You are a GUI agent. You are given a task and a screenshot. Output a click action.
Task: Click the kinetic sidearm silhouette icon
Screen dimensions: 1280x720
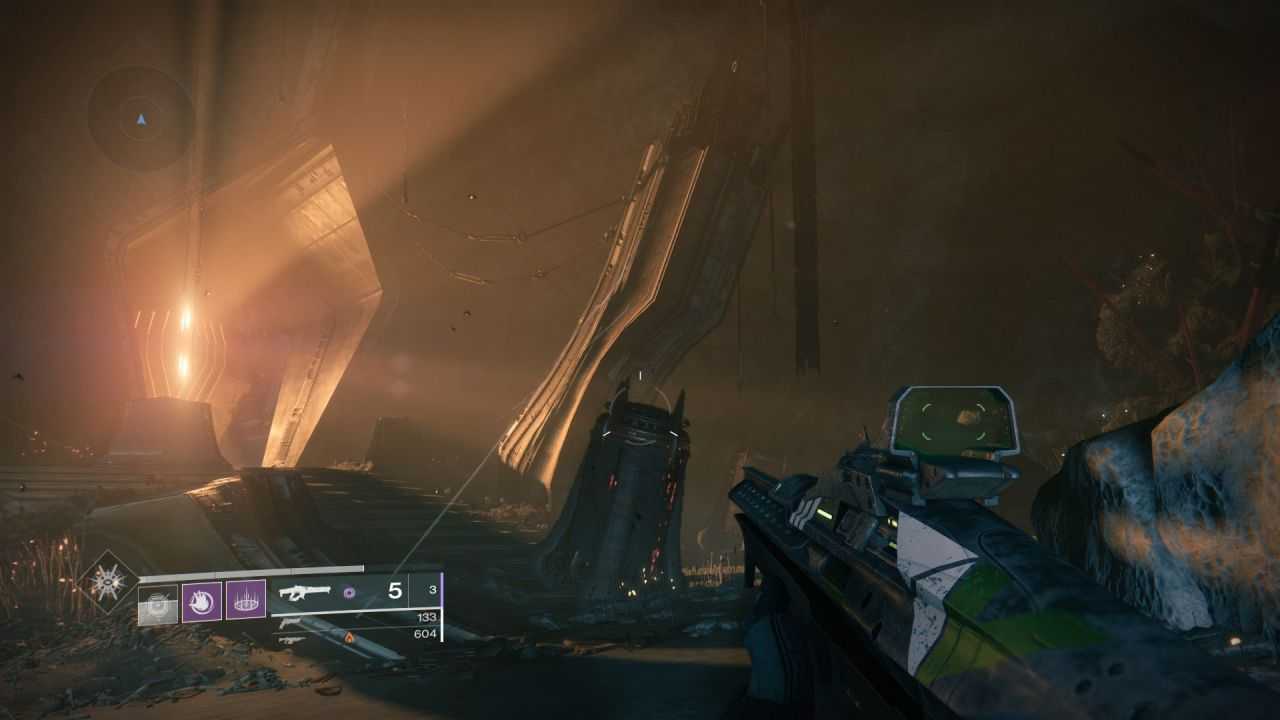(x=289, y=623)
